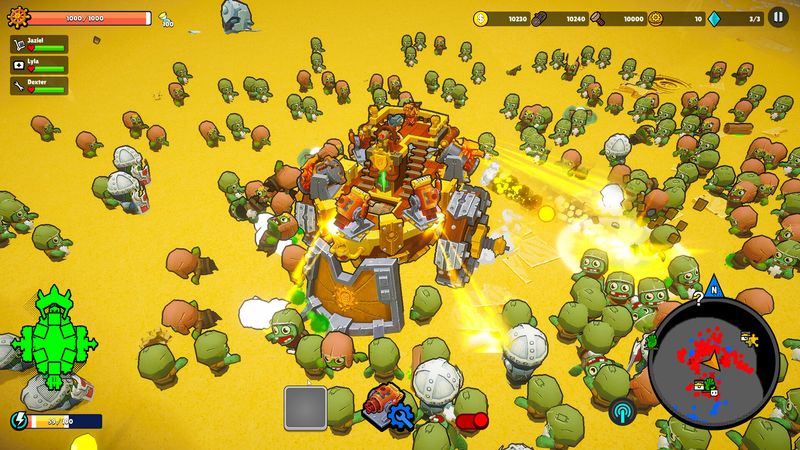The width and height of the screenshot is (800, 450).
Task: Activate the blue signal beacon icon
Action: pyautogui.click(x=622, y=411)
